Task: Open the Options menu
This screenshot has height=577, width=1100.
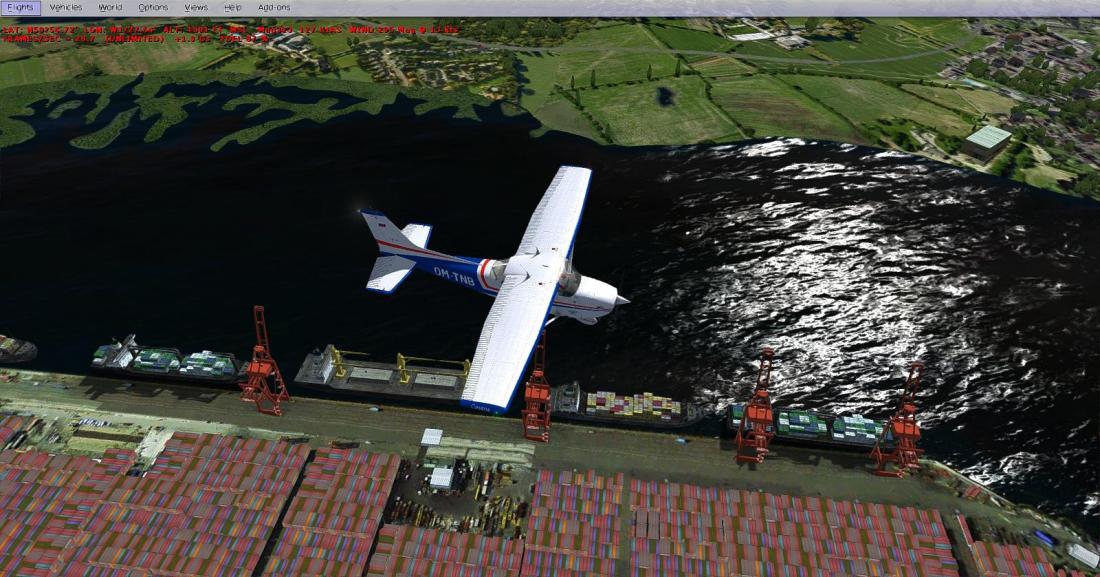Action: (153, 8)
